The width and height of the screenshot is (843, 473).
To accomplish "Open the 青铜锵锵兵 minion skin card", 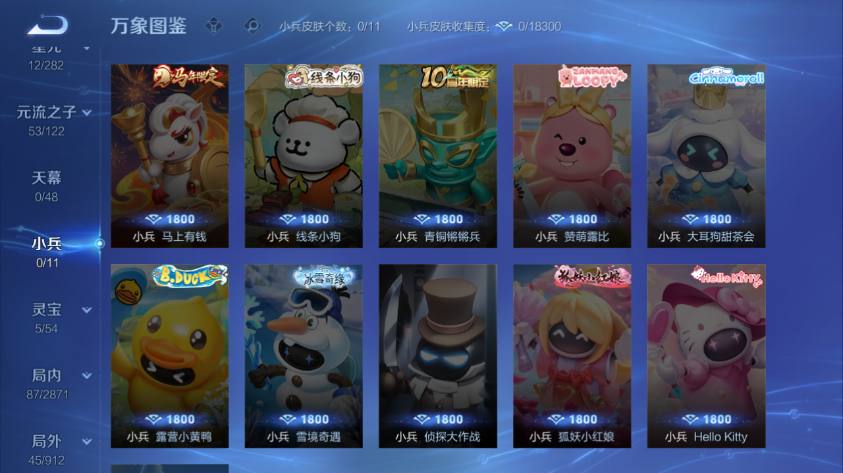I will point(438,155).
